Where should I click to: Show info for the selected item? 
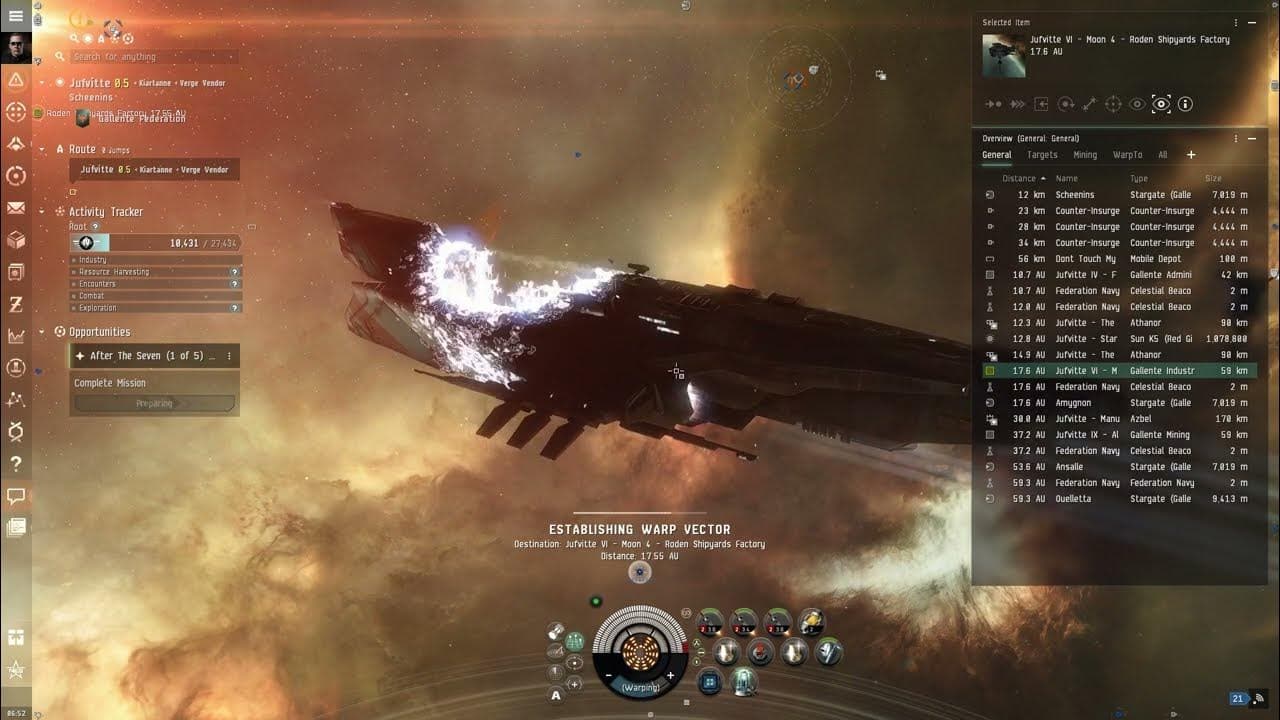[1185, 104]
